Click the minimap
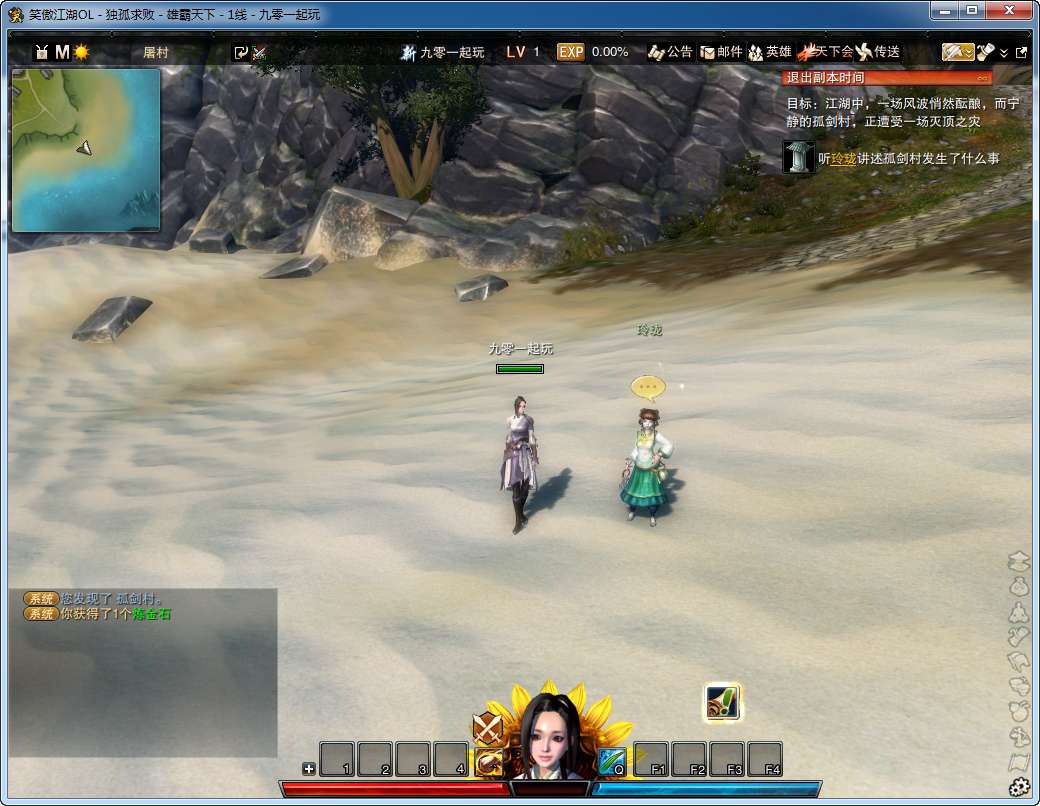Screen dimensions: 1040x806 point(86,149)
